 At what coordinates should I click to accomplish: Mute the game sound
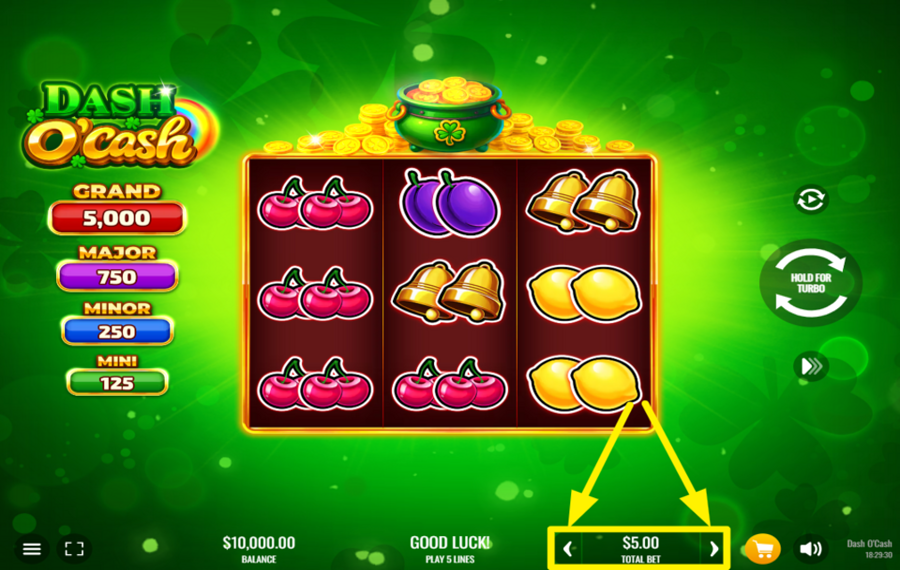point(810,549)
